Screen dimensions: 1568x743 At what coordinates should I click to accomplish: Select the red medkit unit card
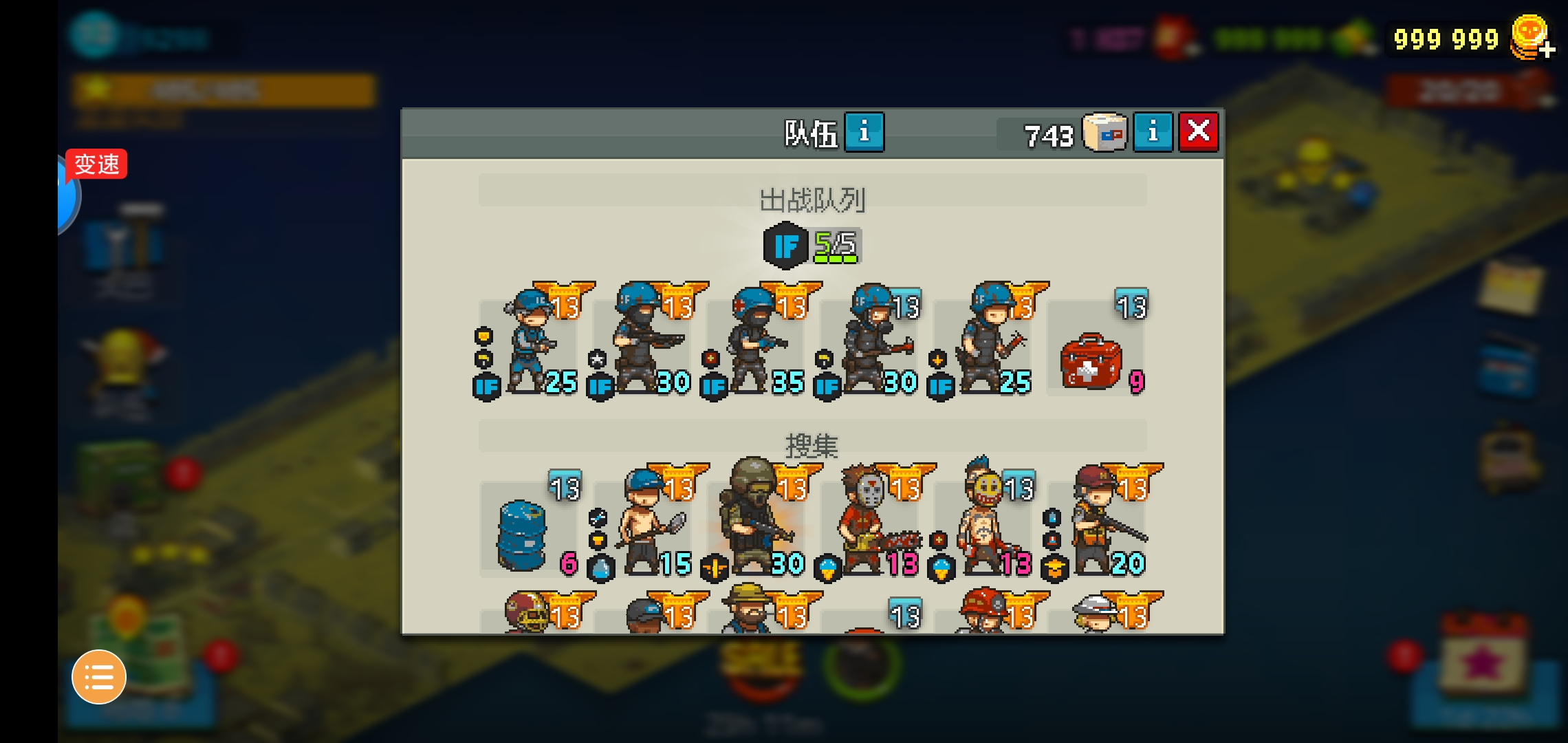[1095, 351]
